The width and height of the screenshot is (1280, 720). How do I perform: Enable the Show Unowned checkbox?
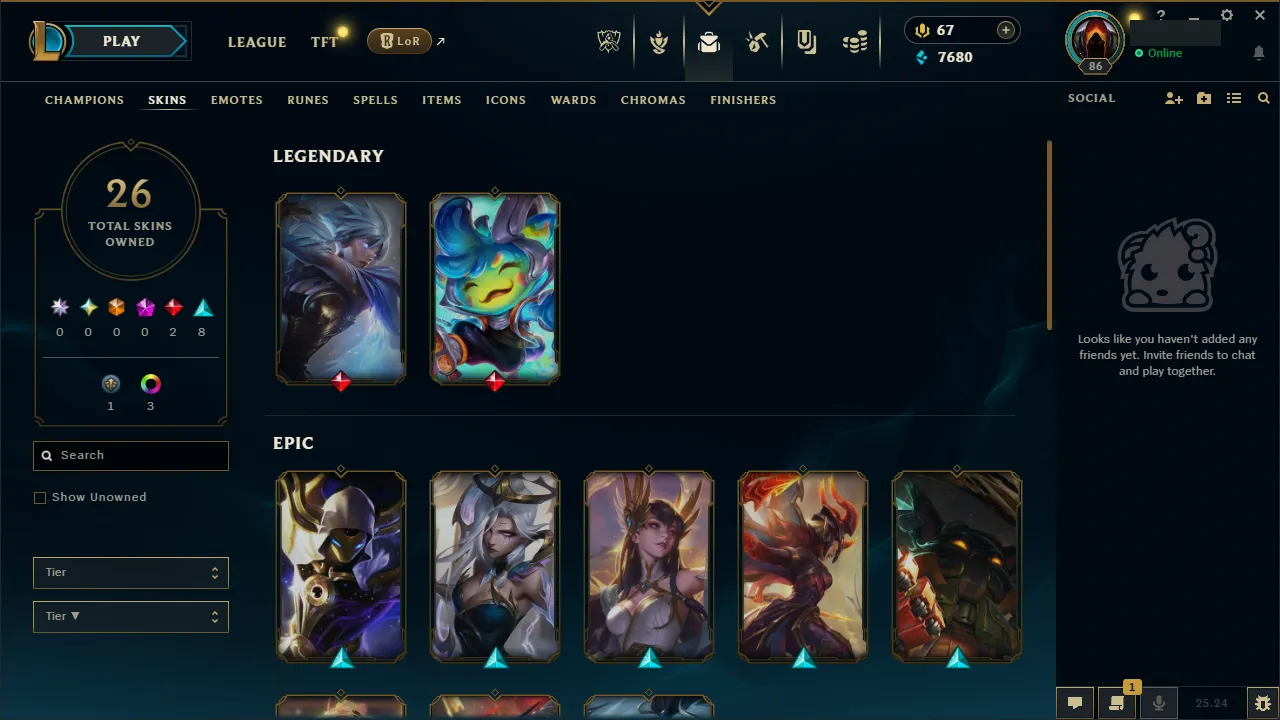click(x=40, y=497)
